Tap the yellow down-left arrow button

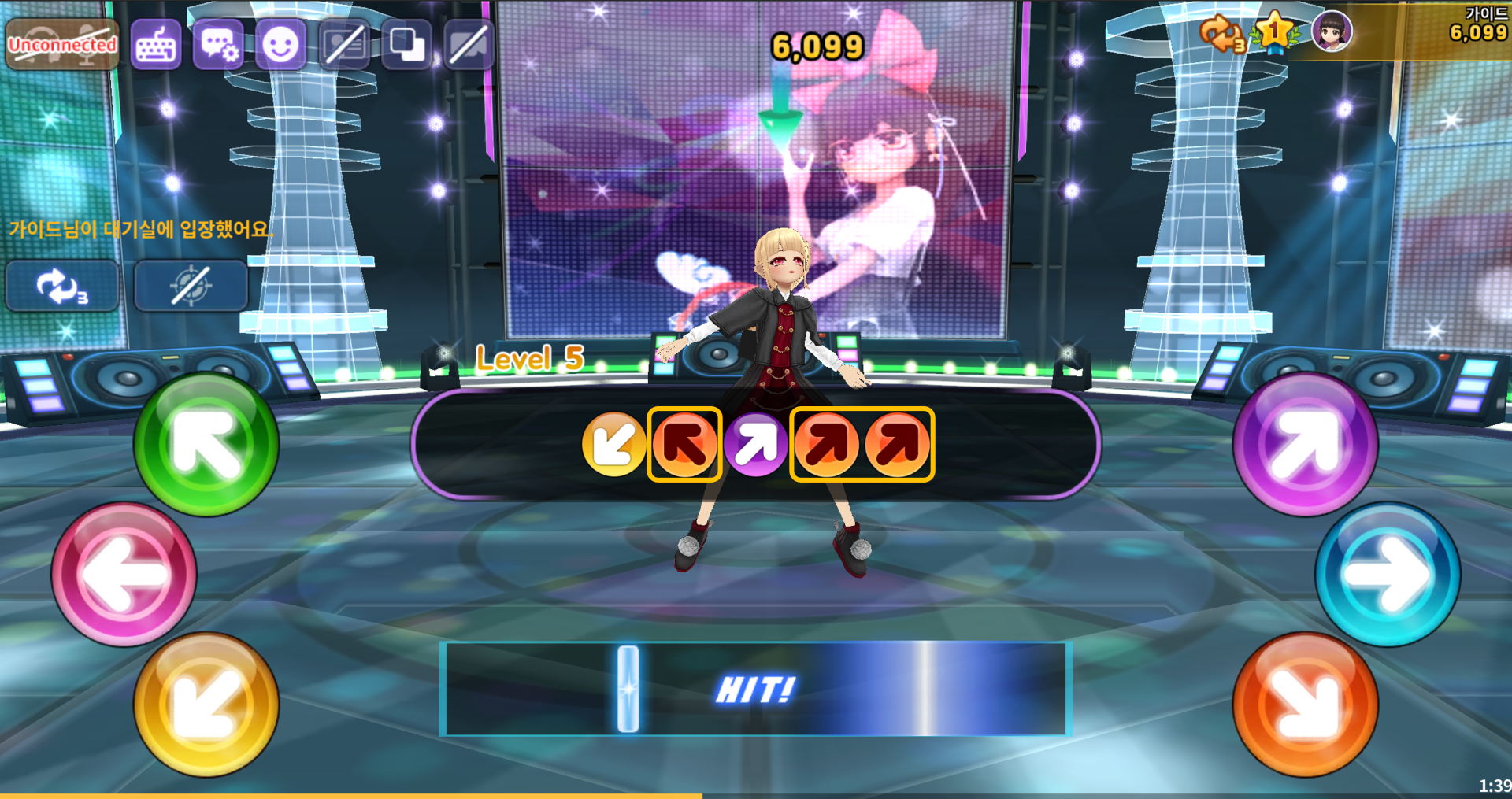(x=206, y=705)
